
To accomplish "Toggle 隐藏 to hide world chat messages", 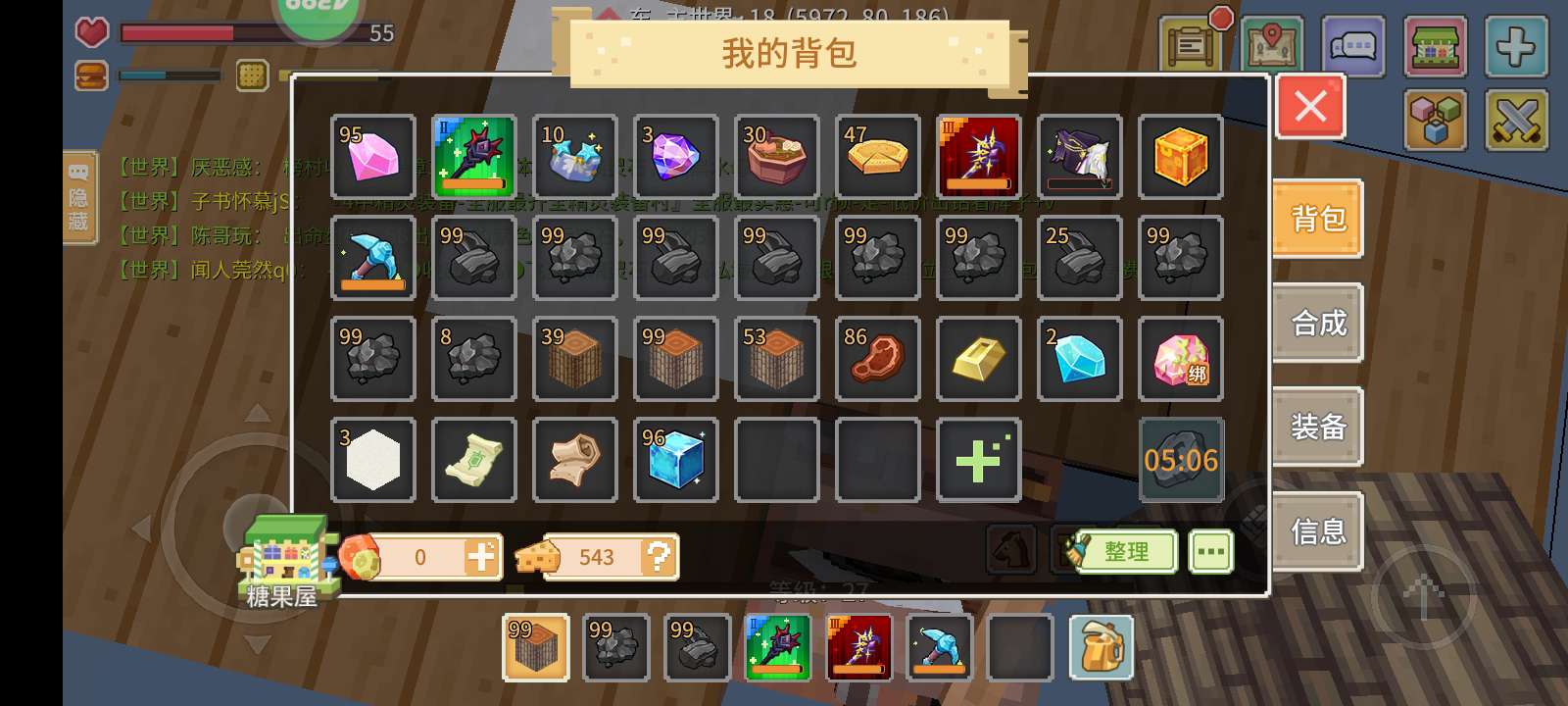I will click(80, 196).
